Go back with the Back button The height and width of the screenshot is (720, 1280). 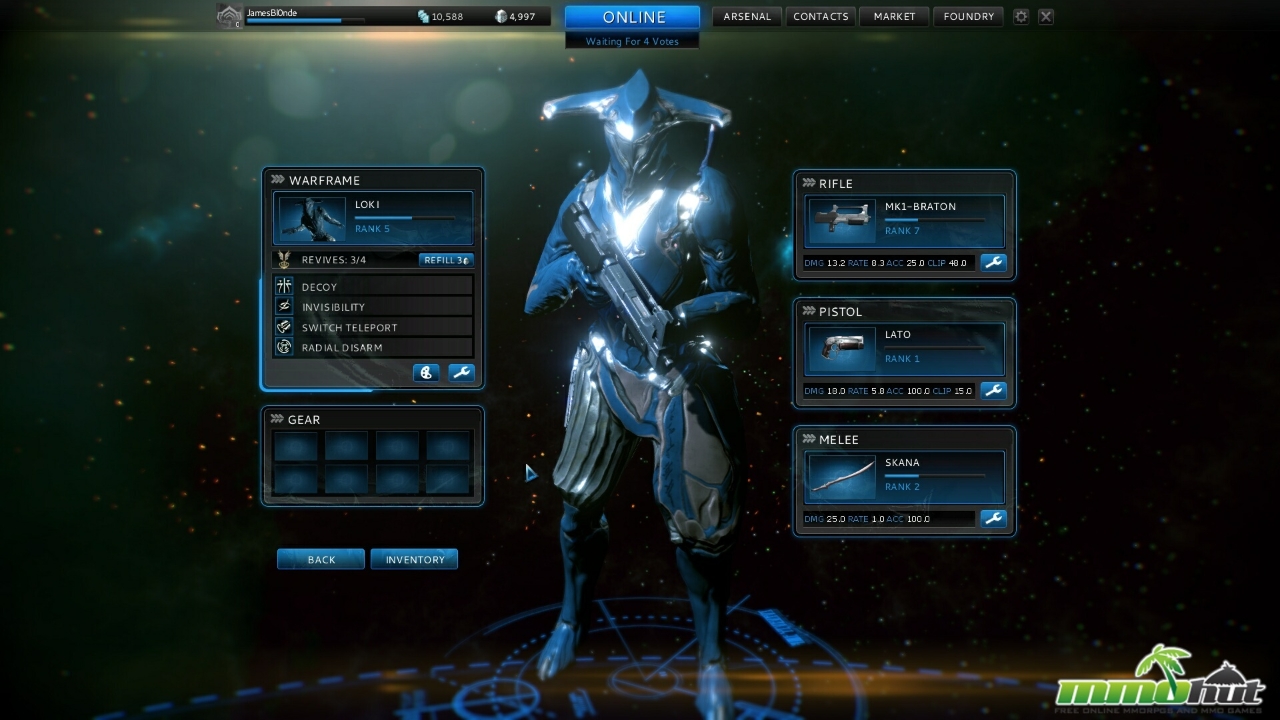click(321, 559)
